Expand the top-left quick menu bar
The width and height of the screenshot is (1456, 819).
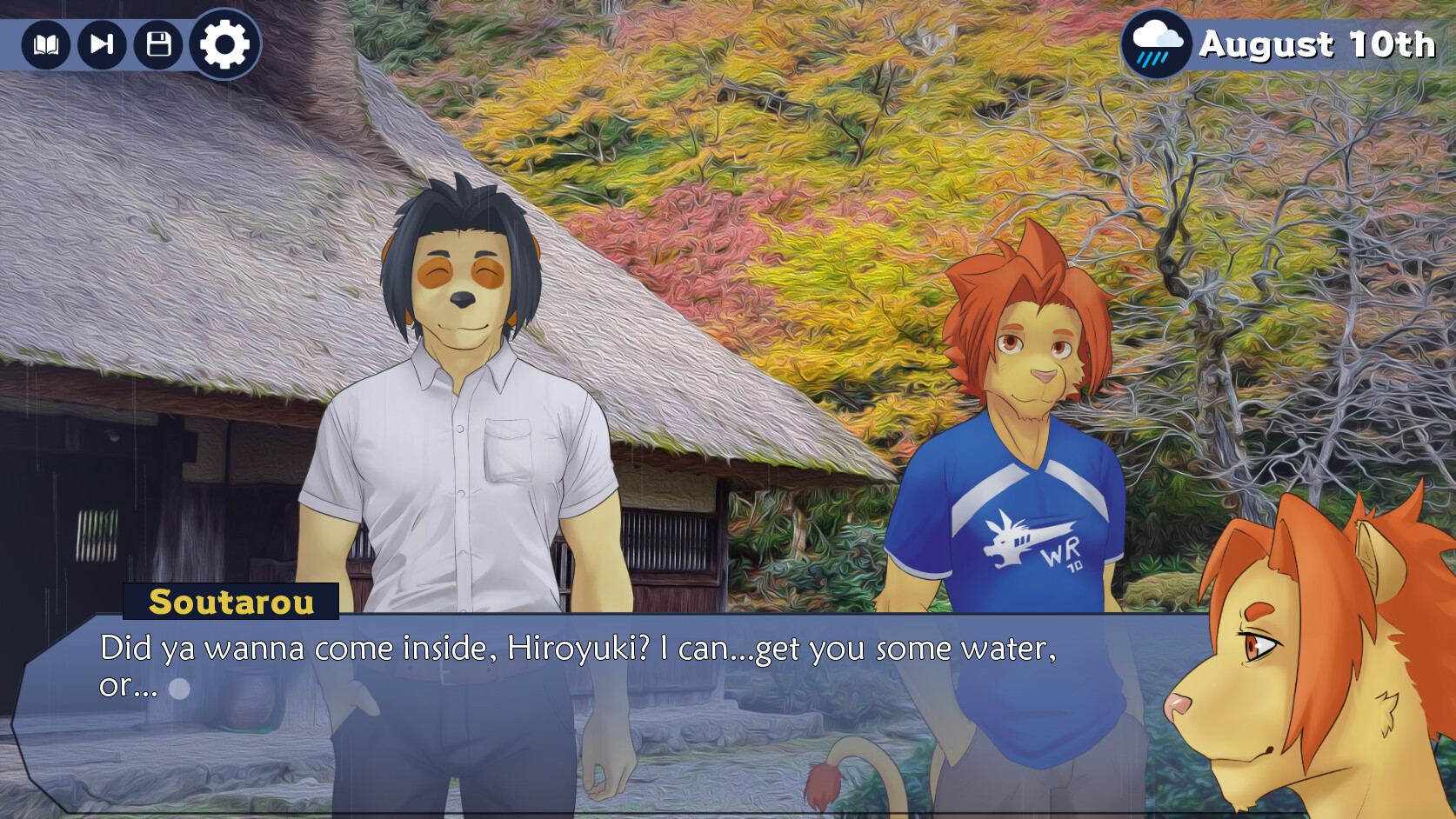[x=130, y=45]
